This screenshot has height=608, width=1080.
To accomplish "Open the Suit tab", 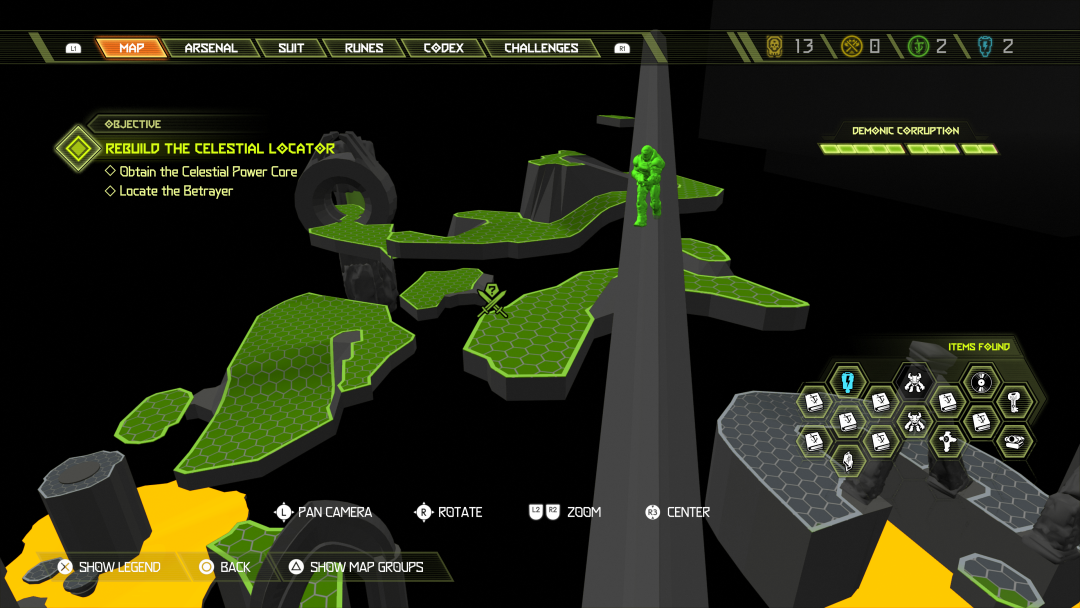I will (x=291, y=48).
